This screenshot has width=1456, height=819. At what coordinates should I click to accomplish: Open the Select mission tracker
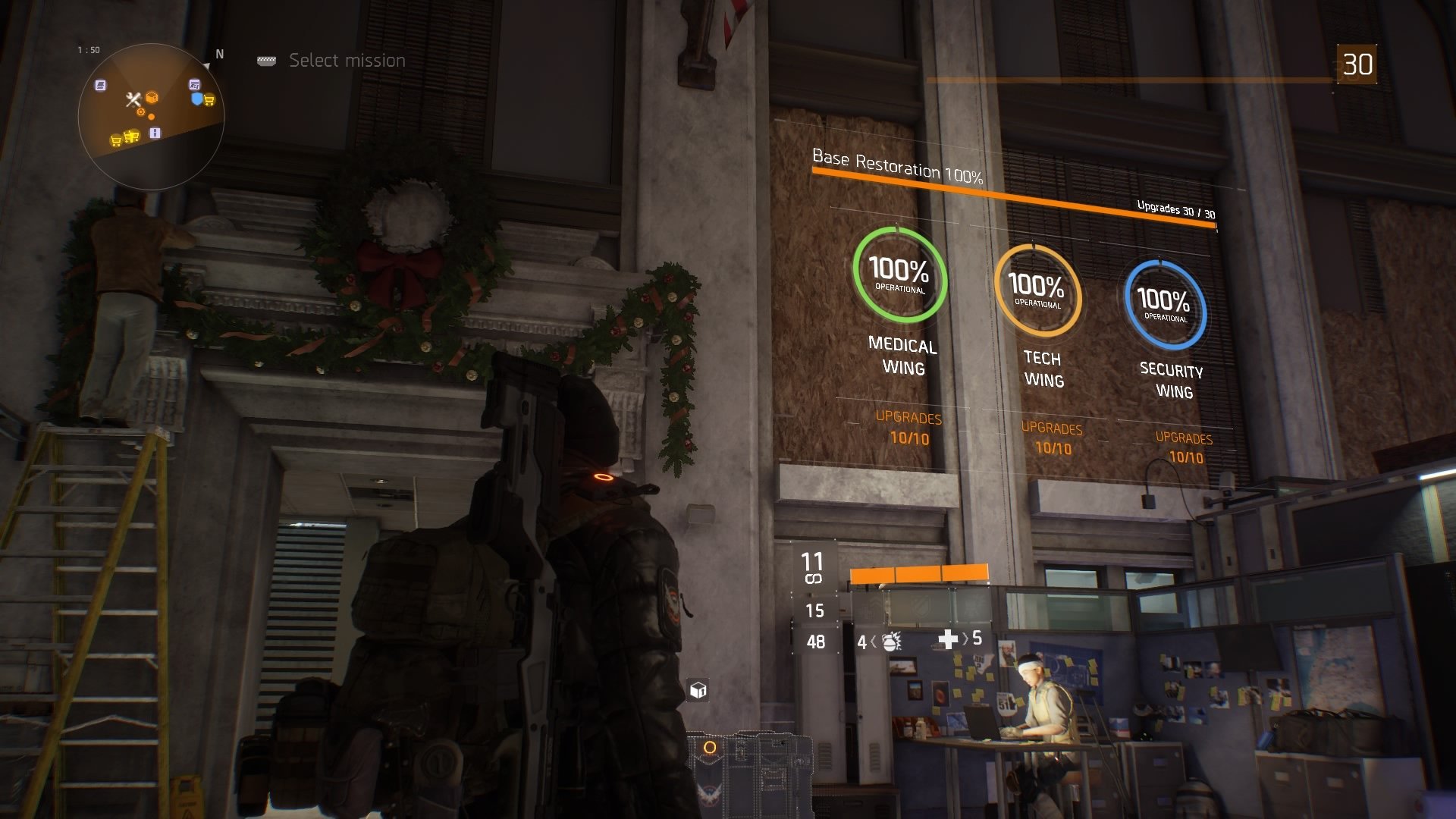coord(347,61)
